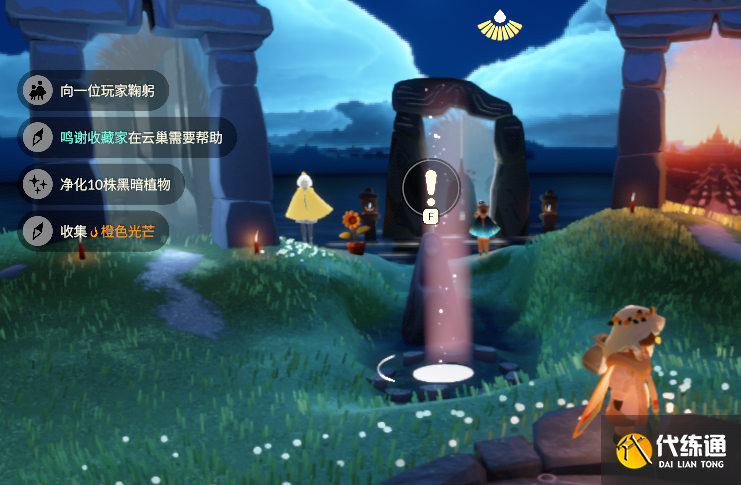Choose the purify 10 dark plants quest

pyautogui.click(x=102, y=184)
